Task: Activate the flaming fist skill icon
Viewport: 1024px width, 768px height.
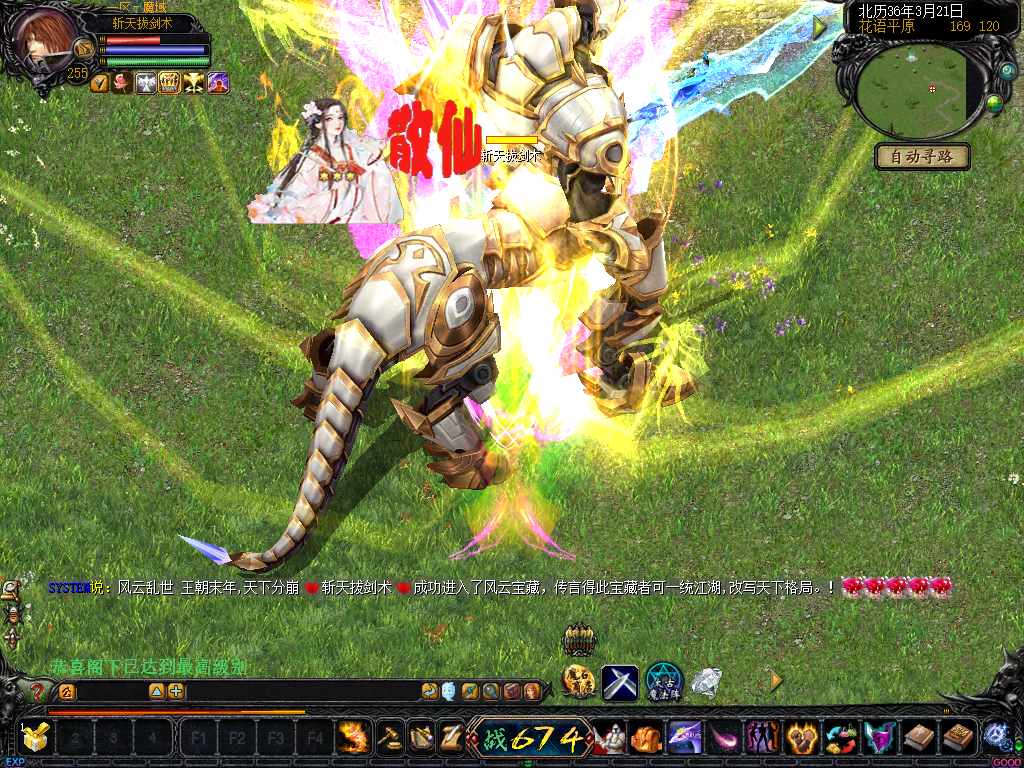Action: click(352, 738)
